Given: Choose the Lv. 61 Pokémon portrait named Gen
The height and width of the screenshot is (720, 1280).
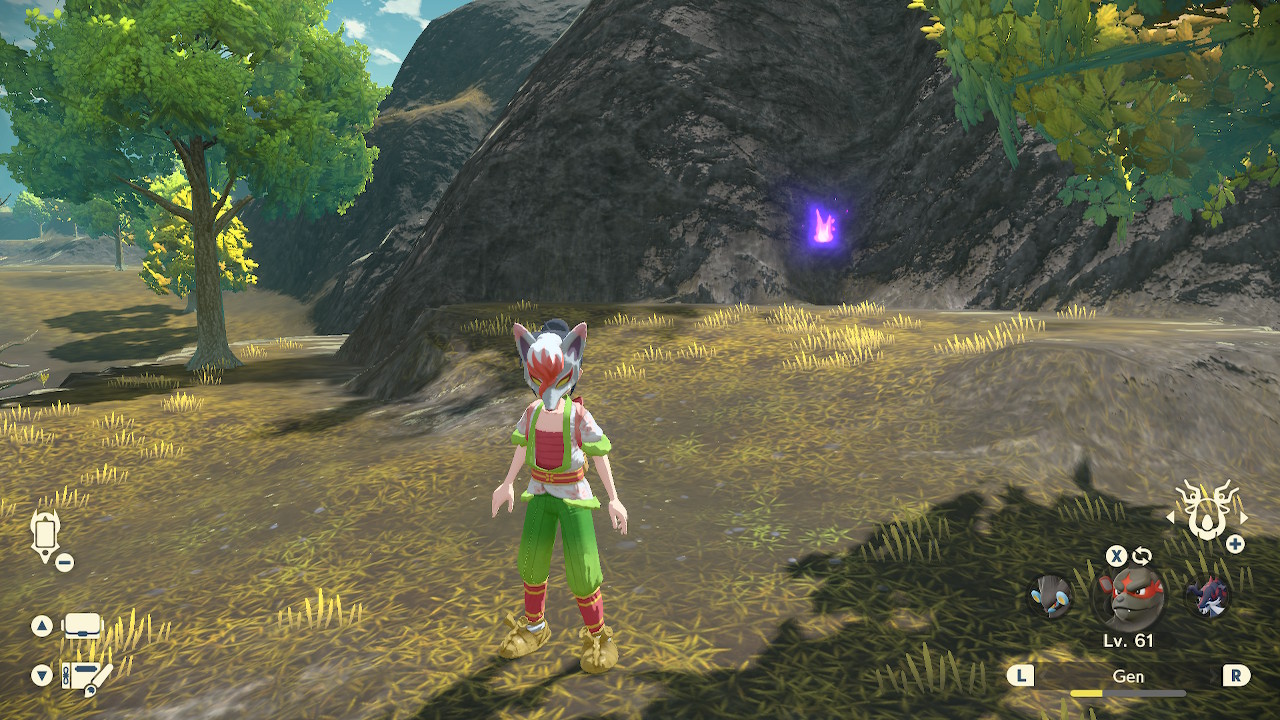Looking at the screenshot, I should coord(1128,597).
